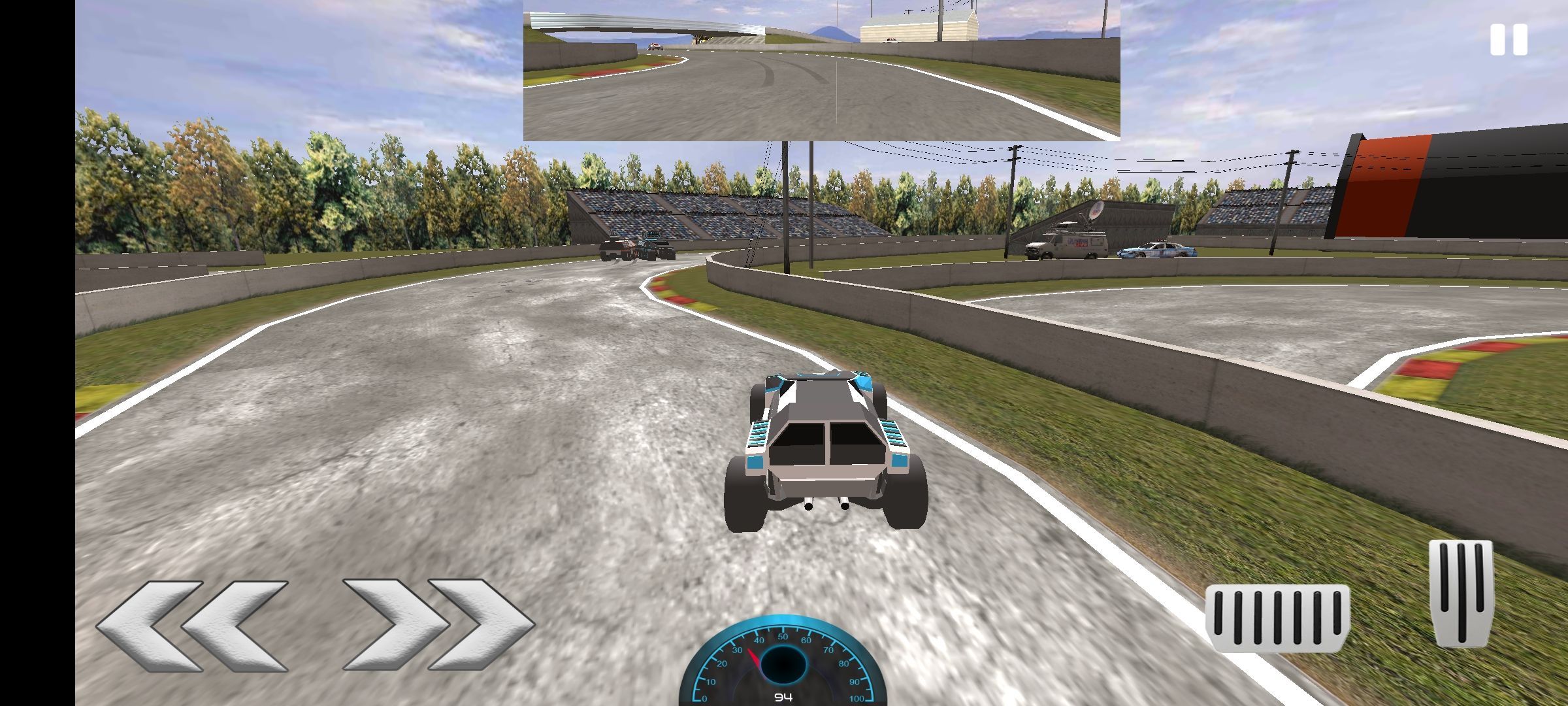Tap the rear-view mirror display

tap(821, 70)
